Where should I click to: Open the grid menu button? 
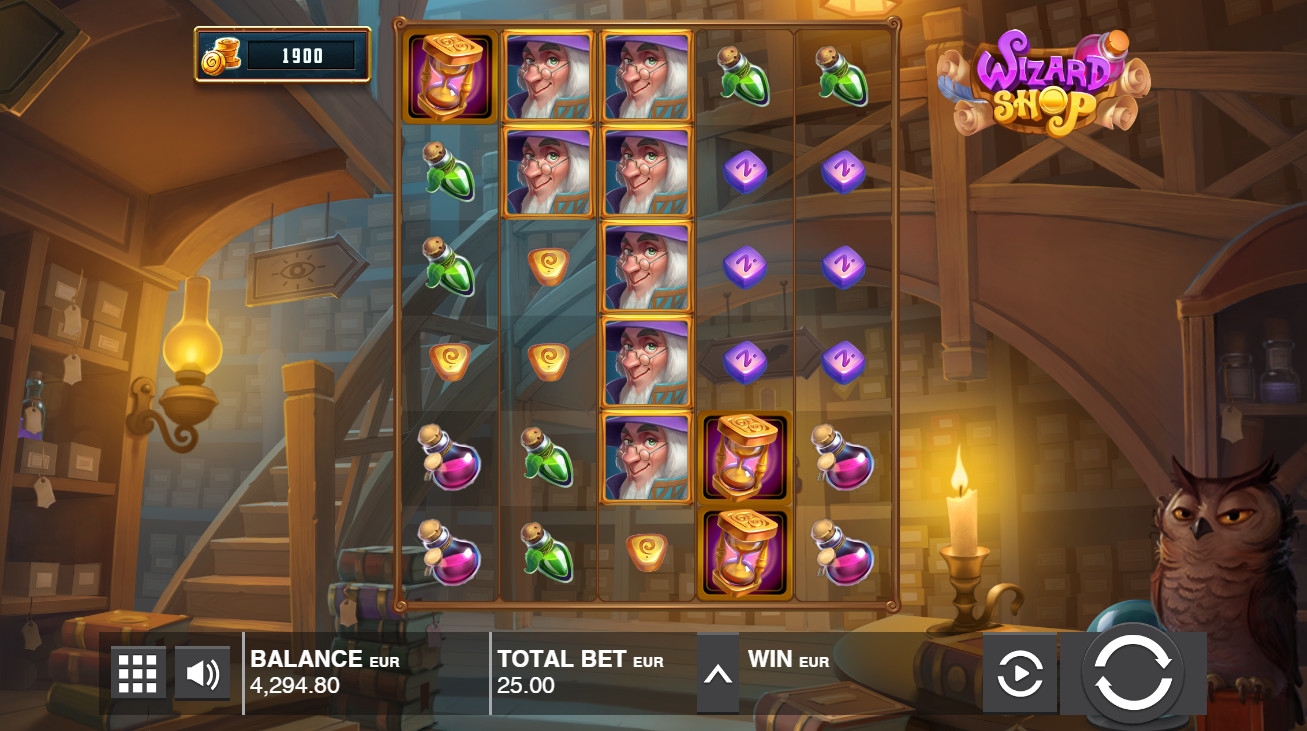tap(138, 674)
